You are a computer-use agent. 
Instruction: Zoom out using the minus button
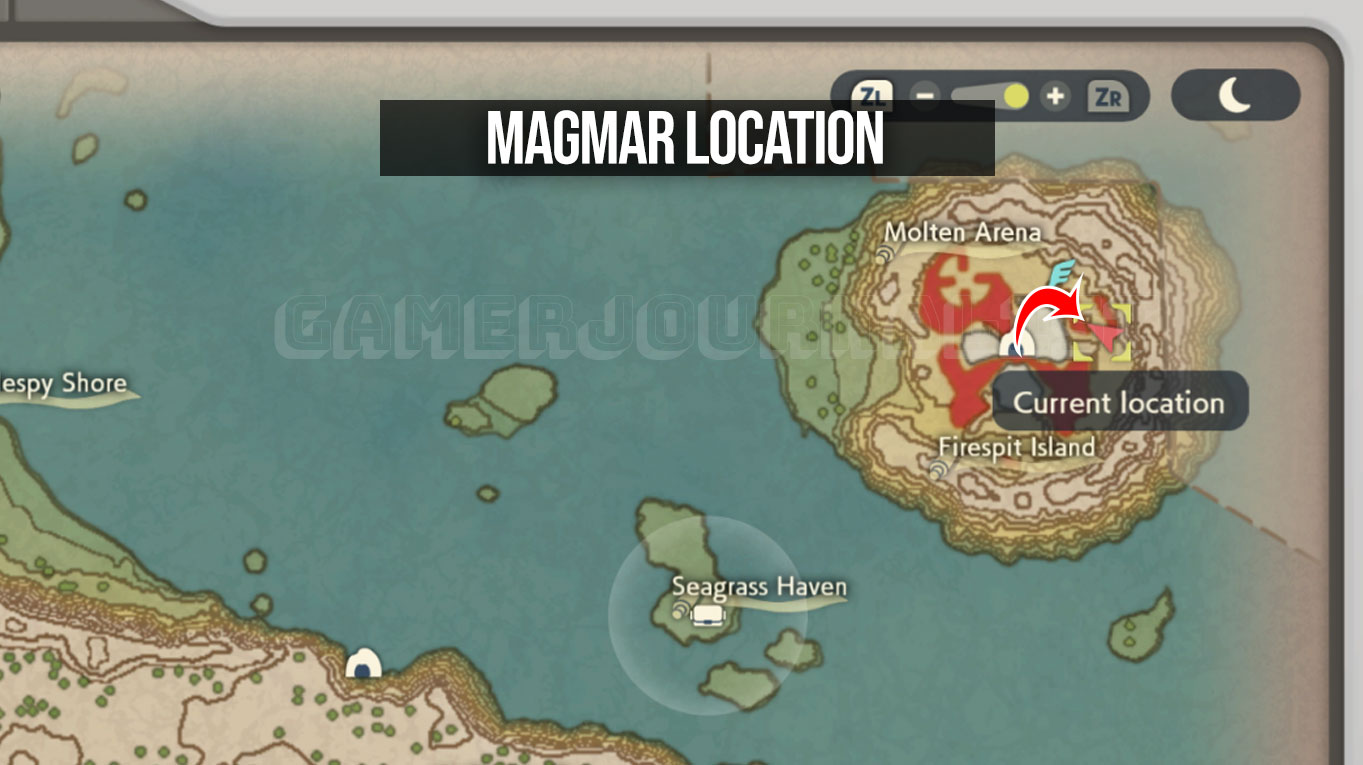coord(926,96)
